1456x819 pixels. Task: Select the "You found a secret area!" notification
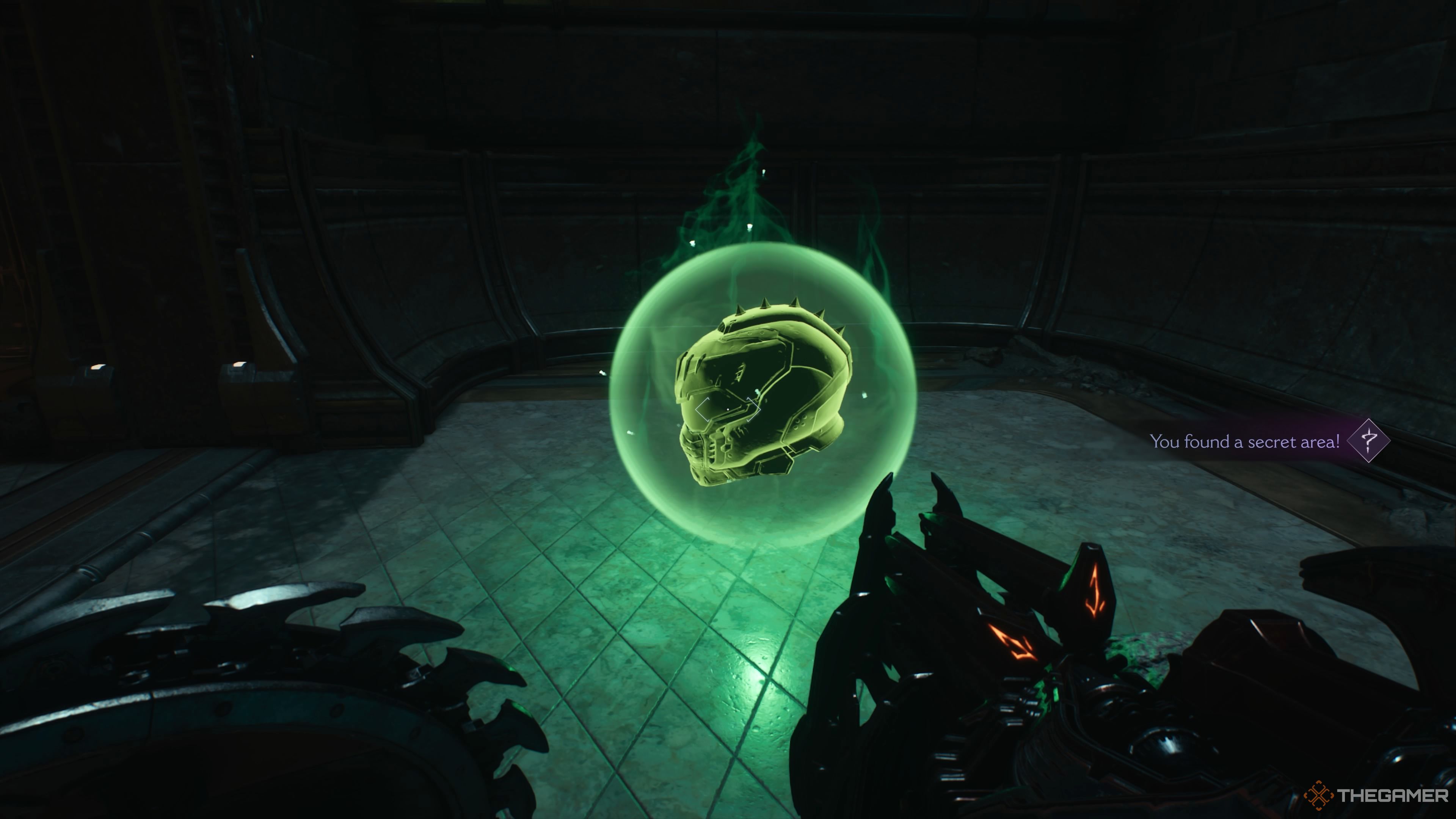click(1244, 441)
